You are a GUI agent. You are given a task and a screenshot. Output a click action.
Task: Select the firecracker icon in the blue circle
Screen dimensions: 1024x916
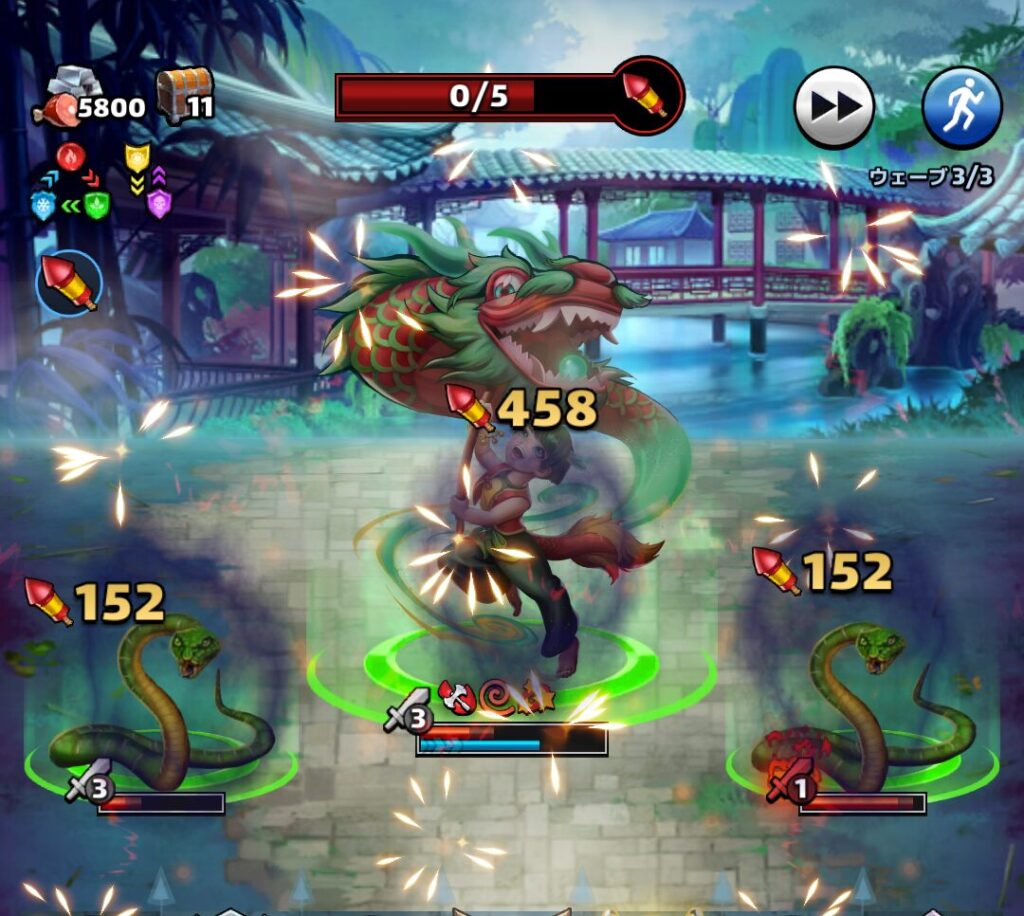click(x=70, y=283)
